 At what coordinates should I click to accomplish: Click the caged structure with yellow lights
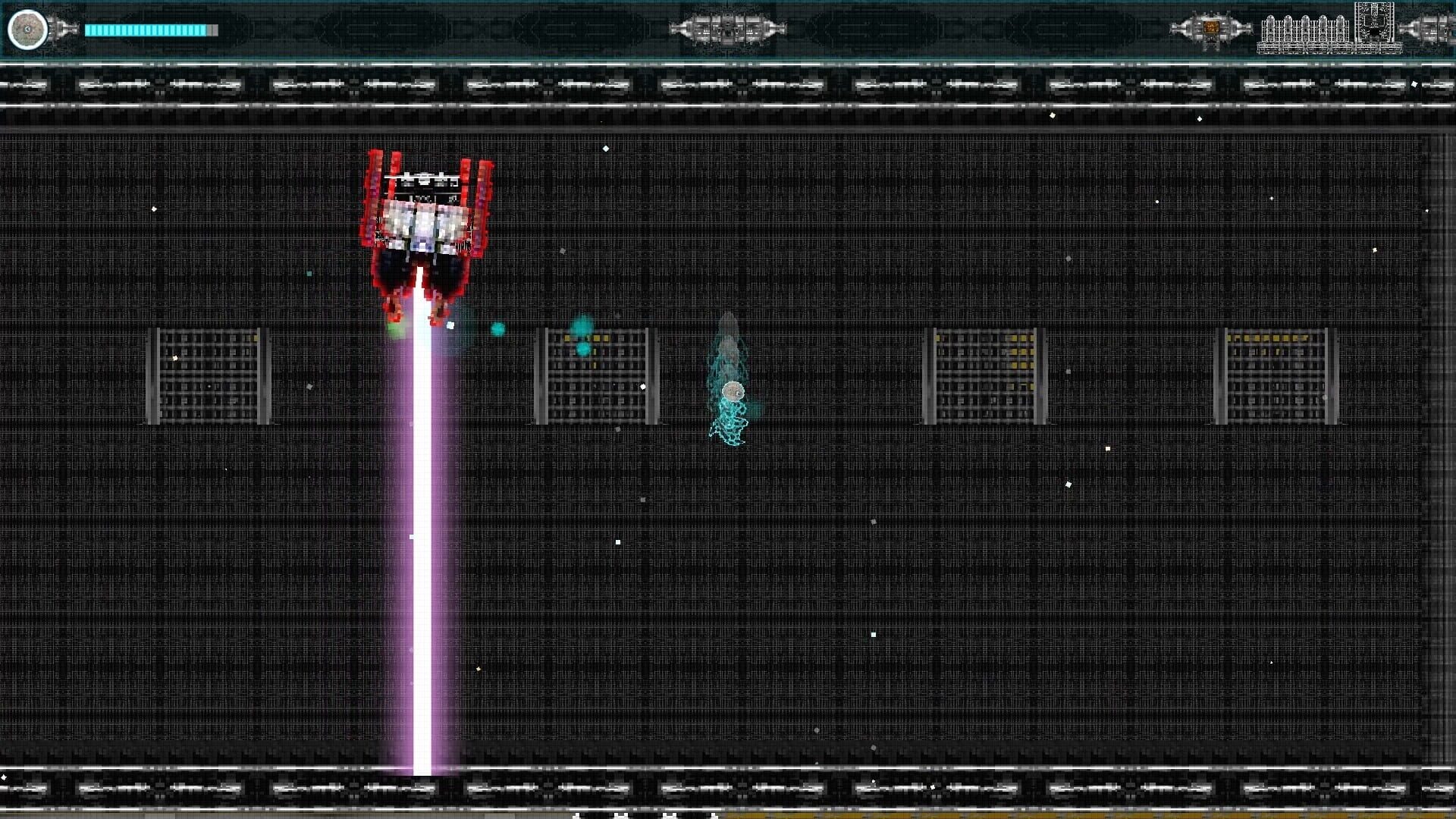tap(595, 375)
